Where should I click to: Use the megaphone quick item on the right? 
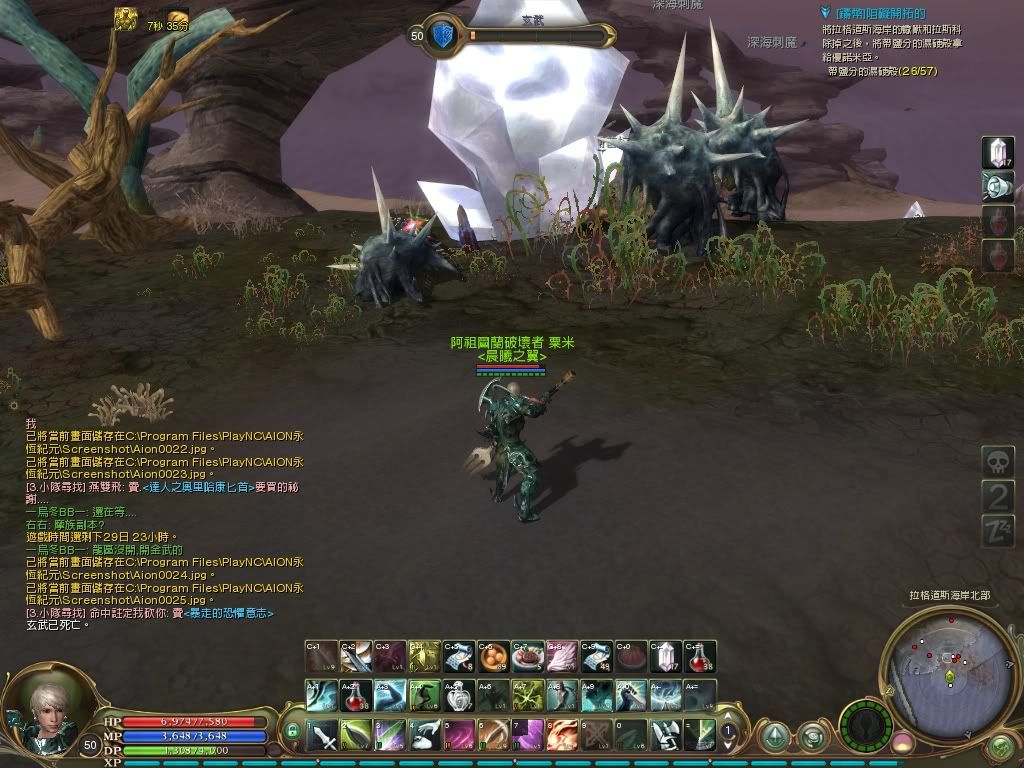tap(997, 187)
